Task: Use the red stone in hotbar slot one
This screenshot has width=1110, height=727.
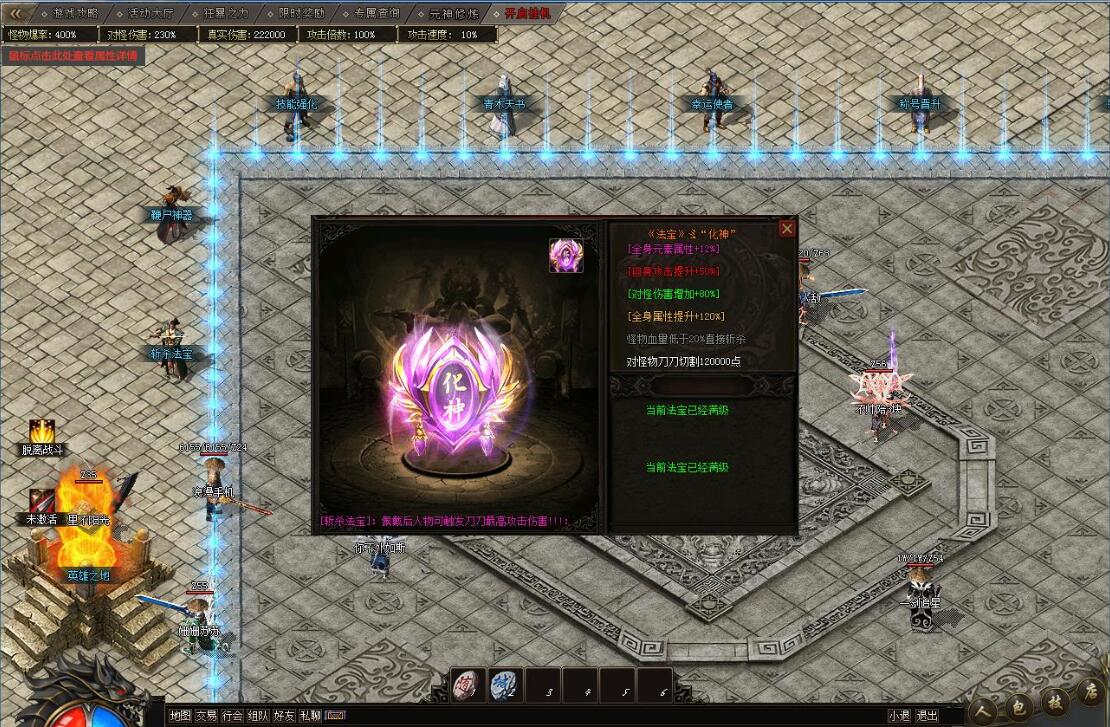Action: click(468, 683)
